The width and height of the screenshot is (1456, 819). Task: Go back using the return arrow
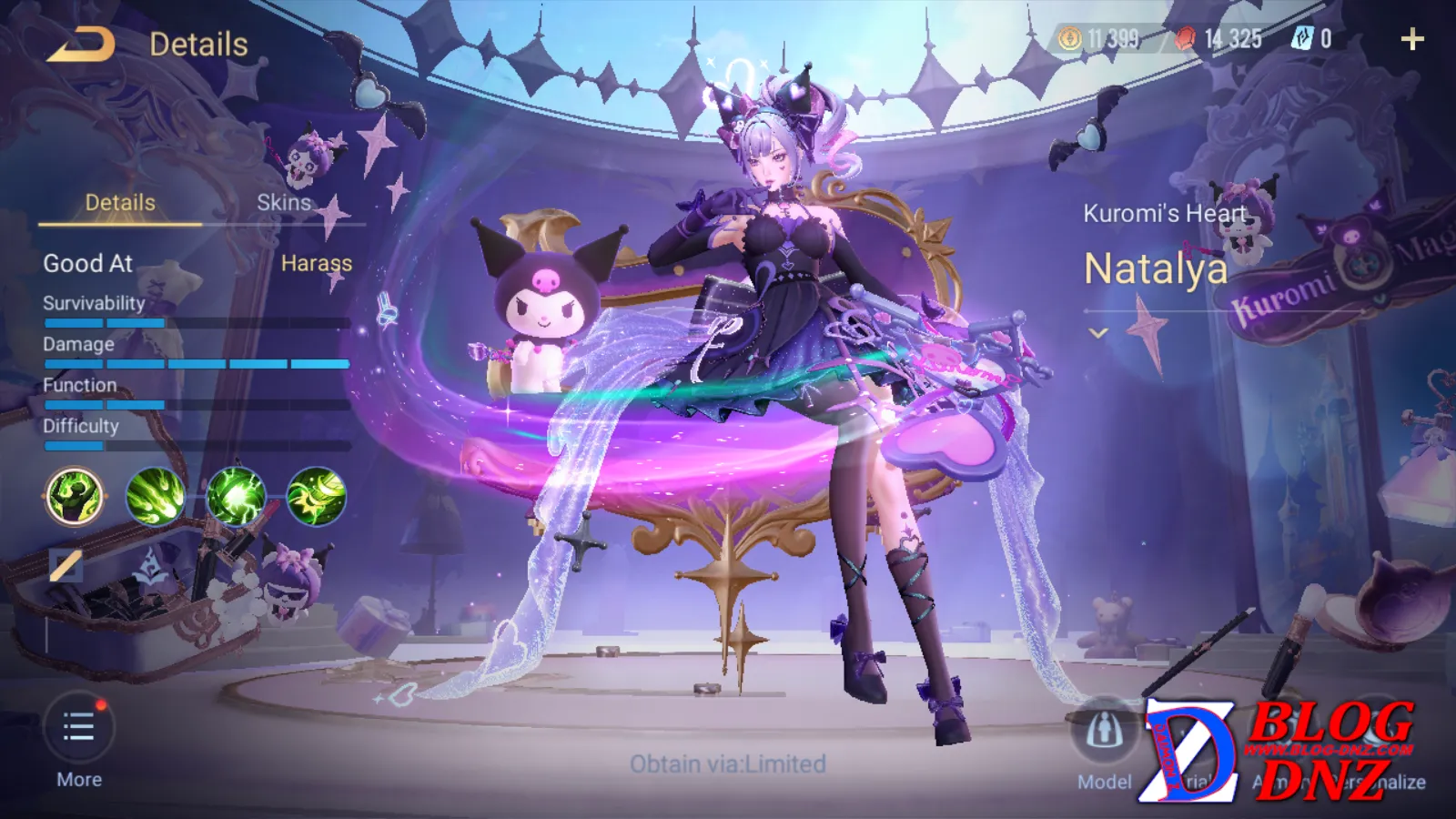tap(81, 43)
